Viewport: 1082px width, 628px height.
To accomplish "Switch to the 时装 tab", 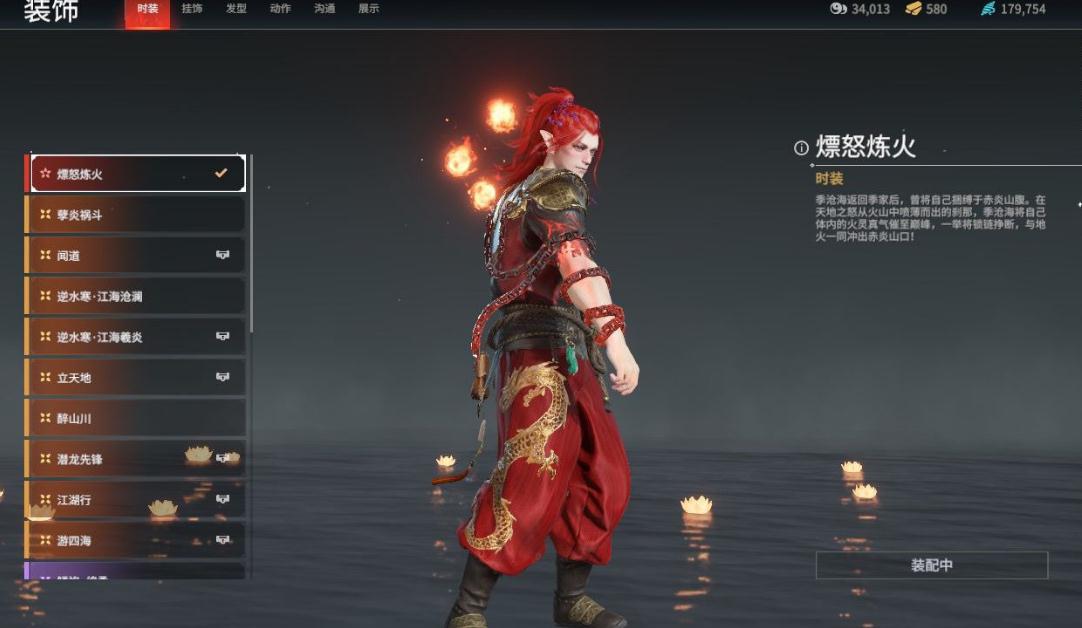I will (147, 9).
